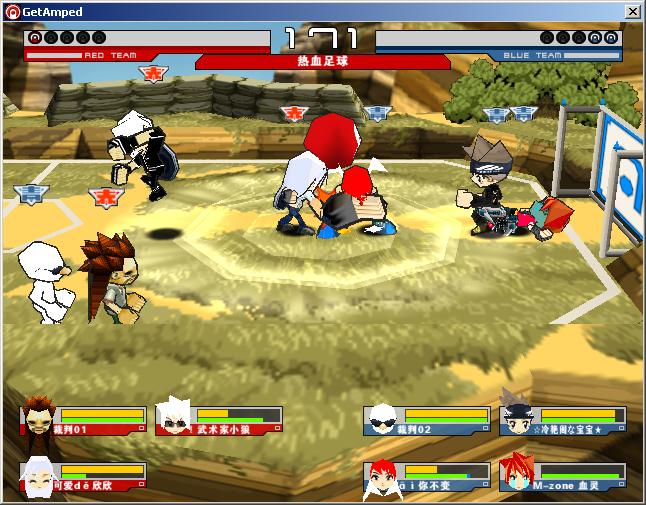Select player 冷艳囡な宝宝 portrait panel

562,420
